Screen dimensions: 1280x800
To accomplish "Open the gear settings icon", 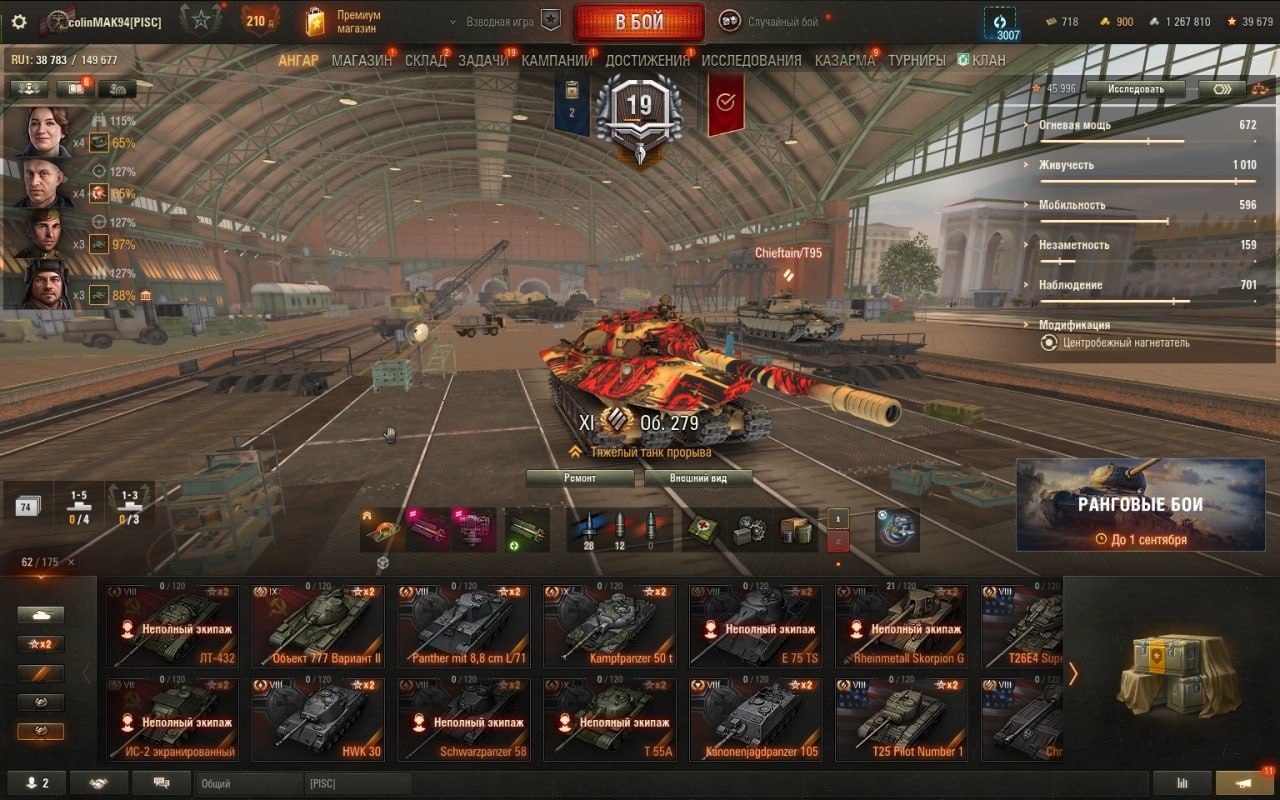I will 19,21.
